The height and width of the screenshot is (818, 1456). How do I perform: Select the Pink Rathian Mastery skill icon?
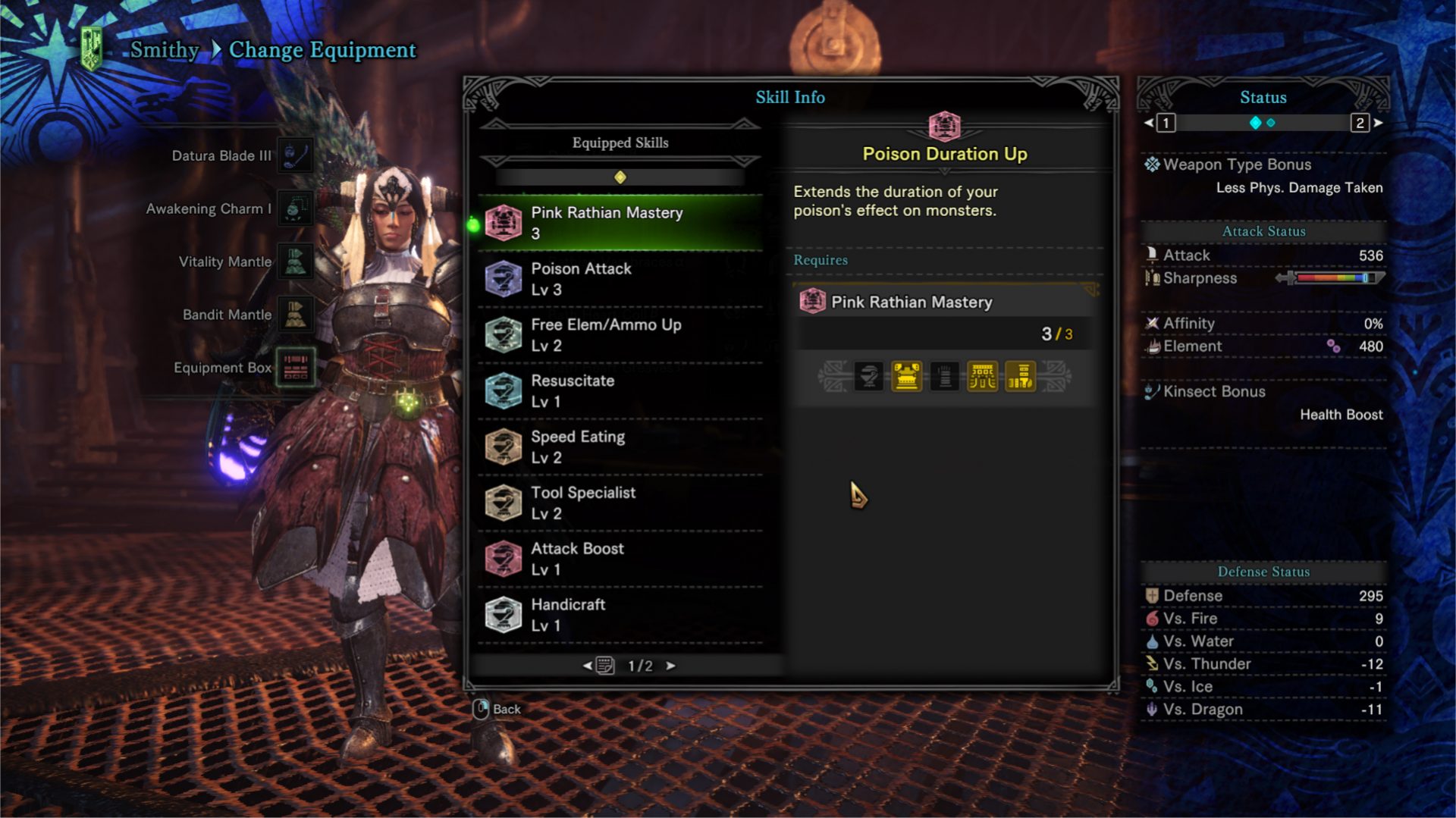(502, 222)
